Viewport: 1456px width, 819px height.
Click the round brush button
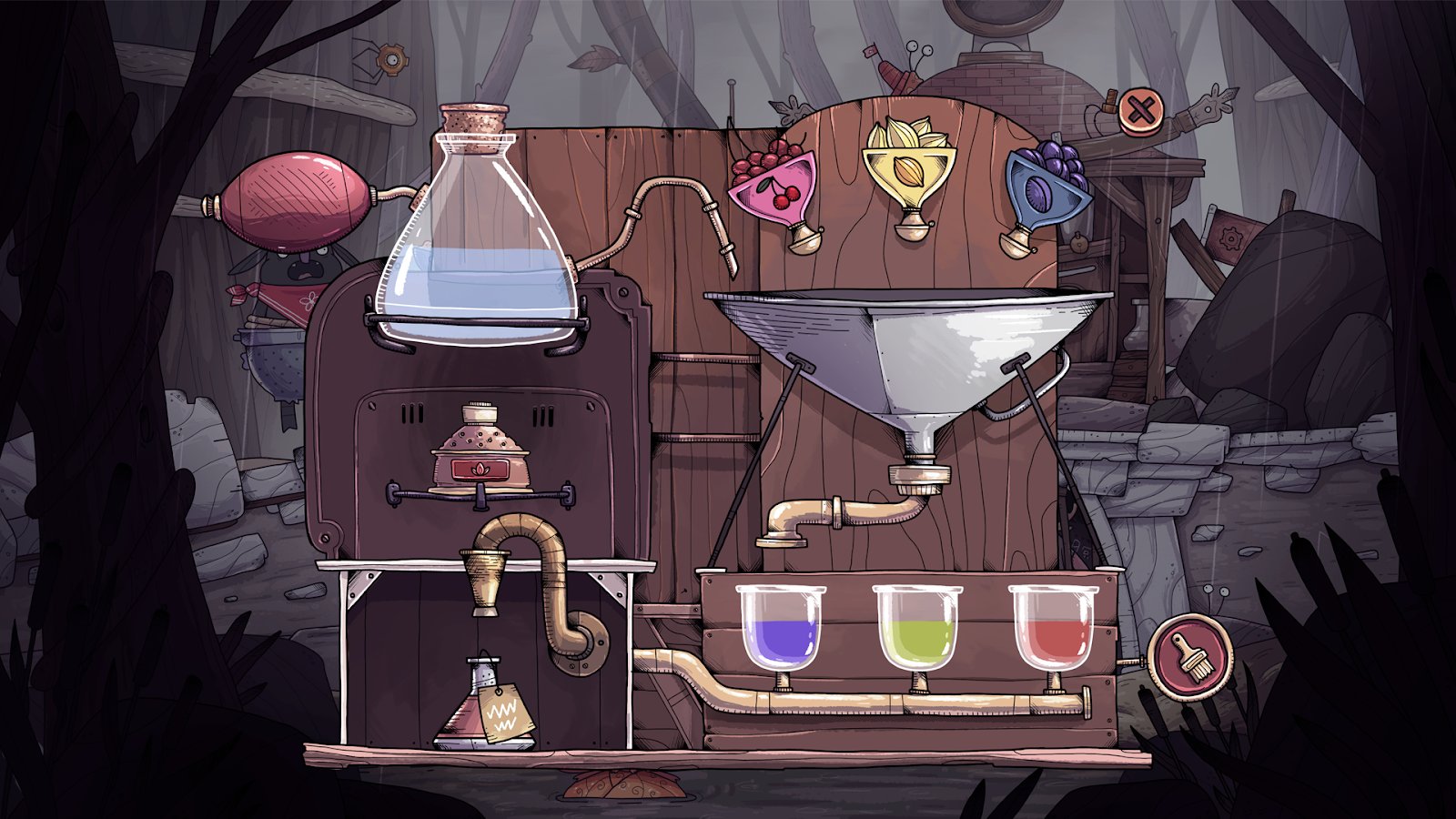tap(1189, 657)
